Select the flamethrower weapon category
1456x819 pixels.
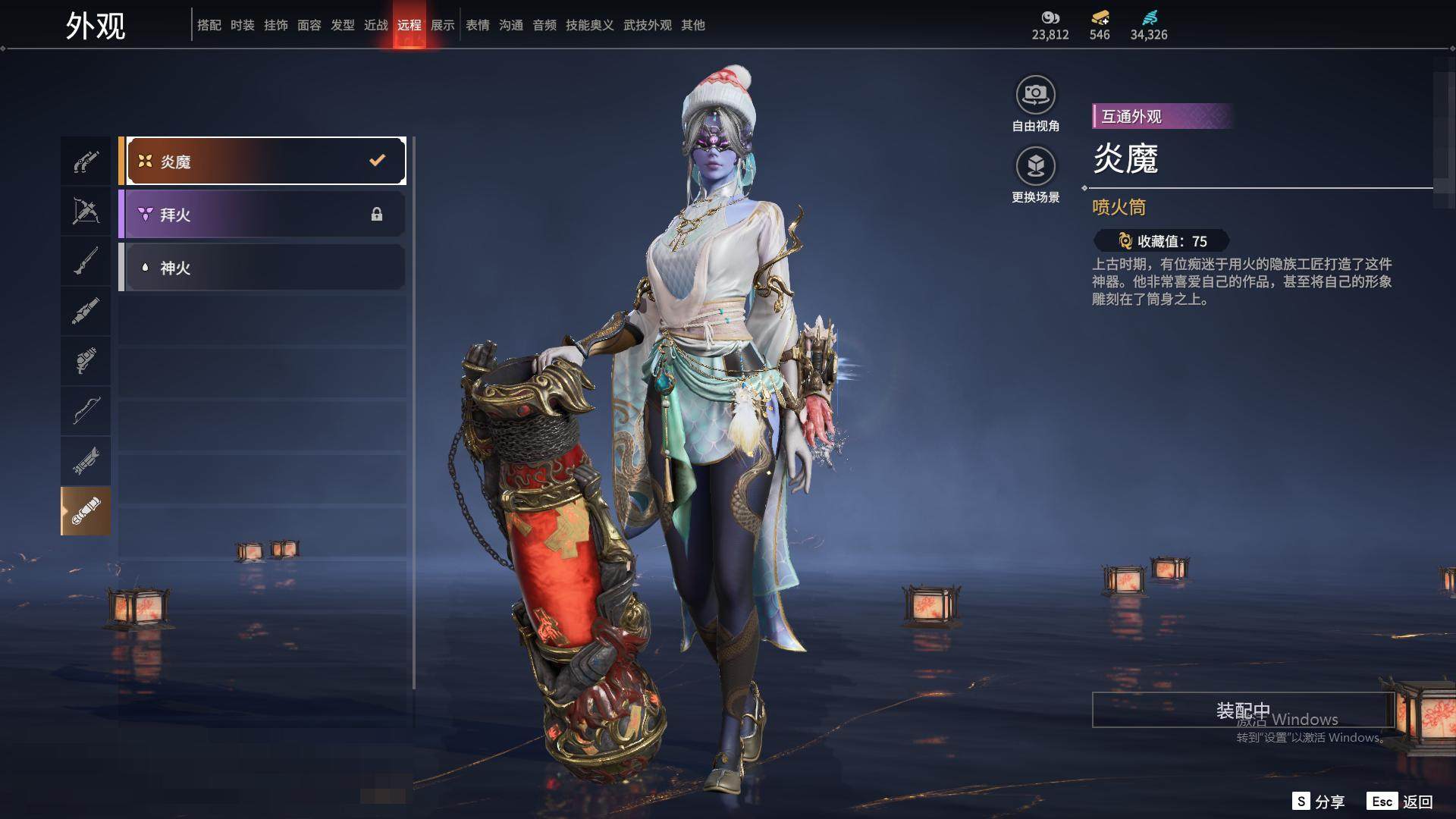(x=86, y=511)
